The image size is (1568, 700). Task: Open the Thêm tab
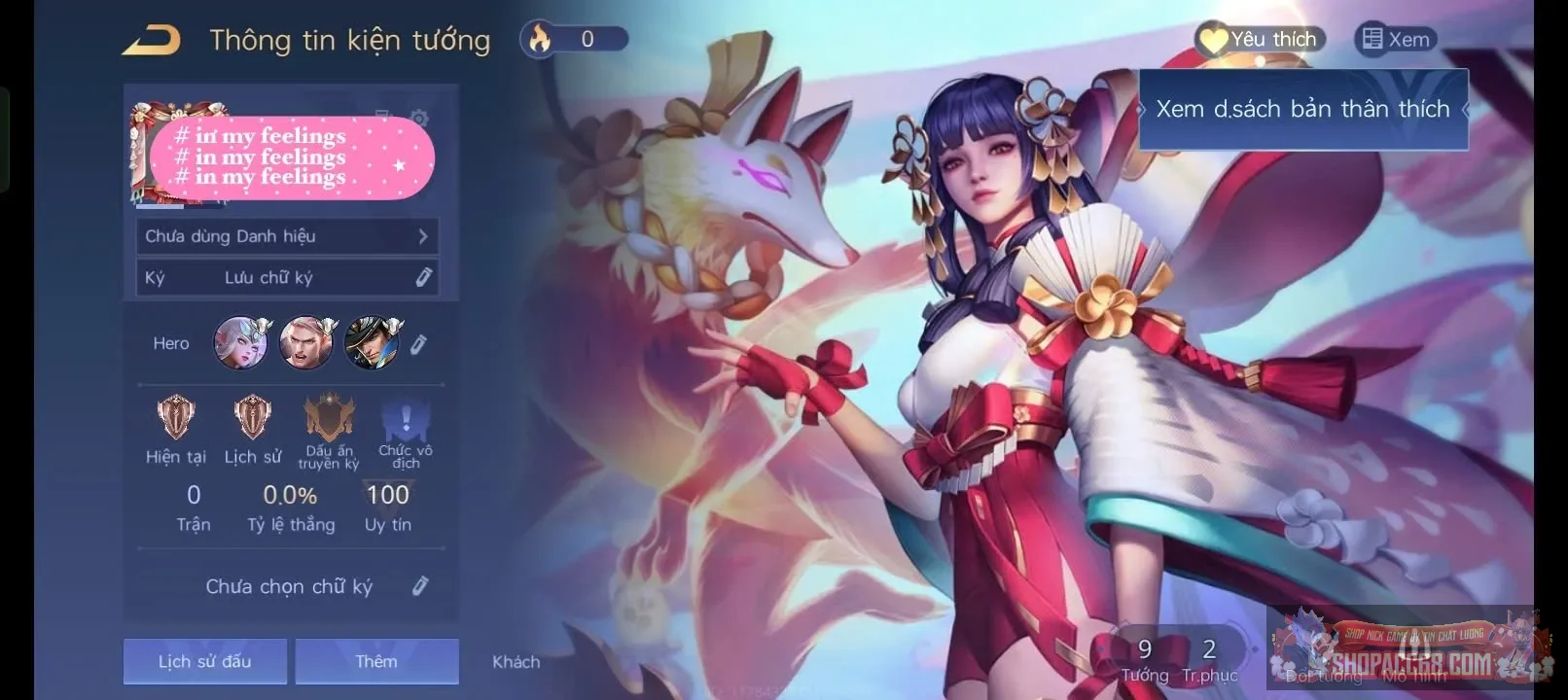tap(376, 661)
